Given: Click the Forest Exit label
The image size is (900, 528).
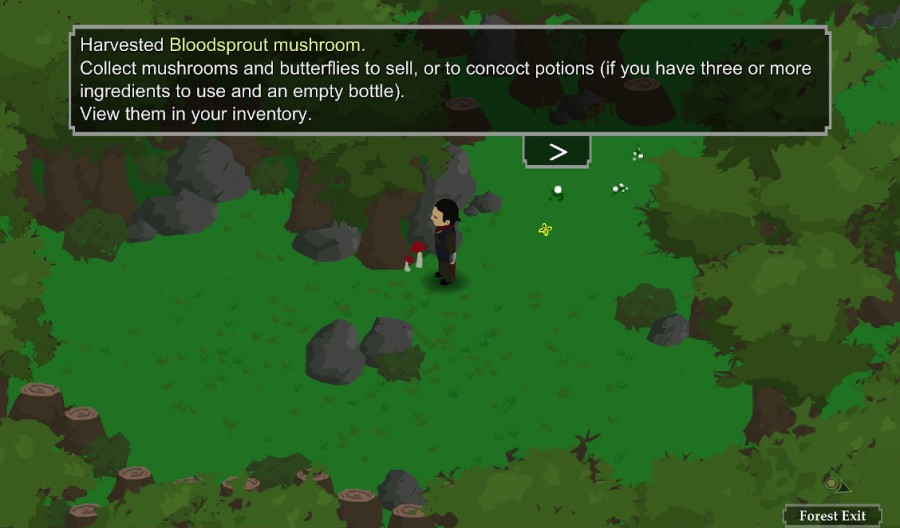Looking at the screenshot, I should (x=832, y=516).
